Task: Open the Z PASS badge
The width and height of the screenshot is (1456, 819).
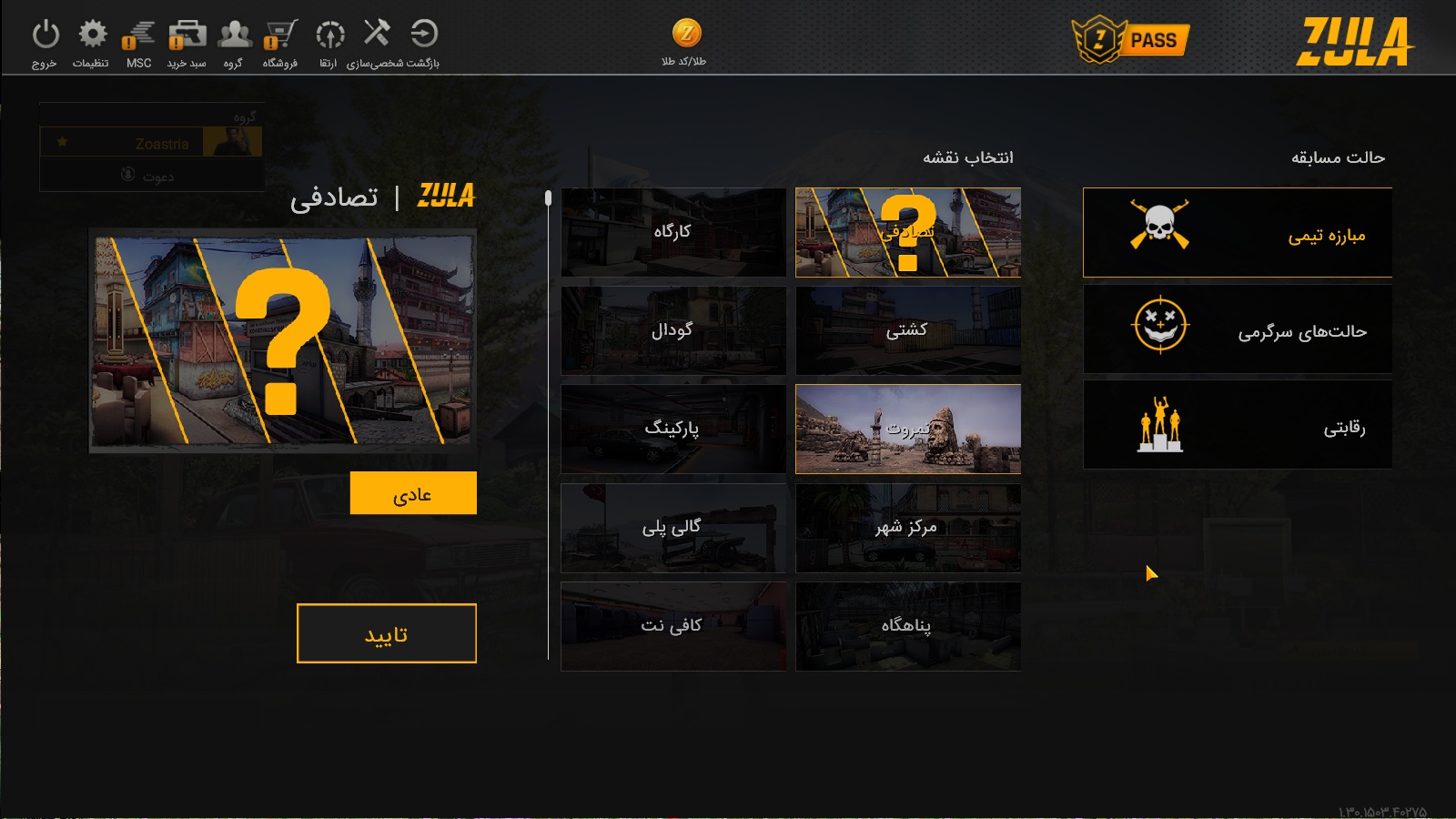Action: [x=1131, y=40]
